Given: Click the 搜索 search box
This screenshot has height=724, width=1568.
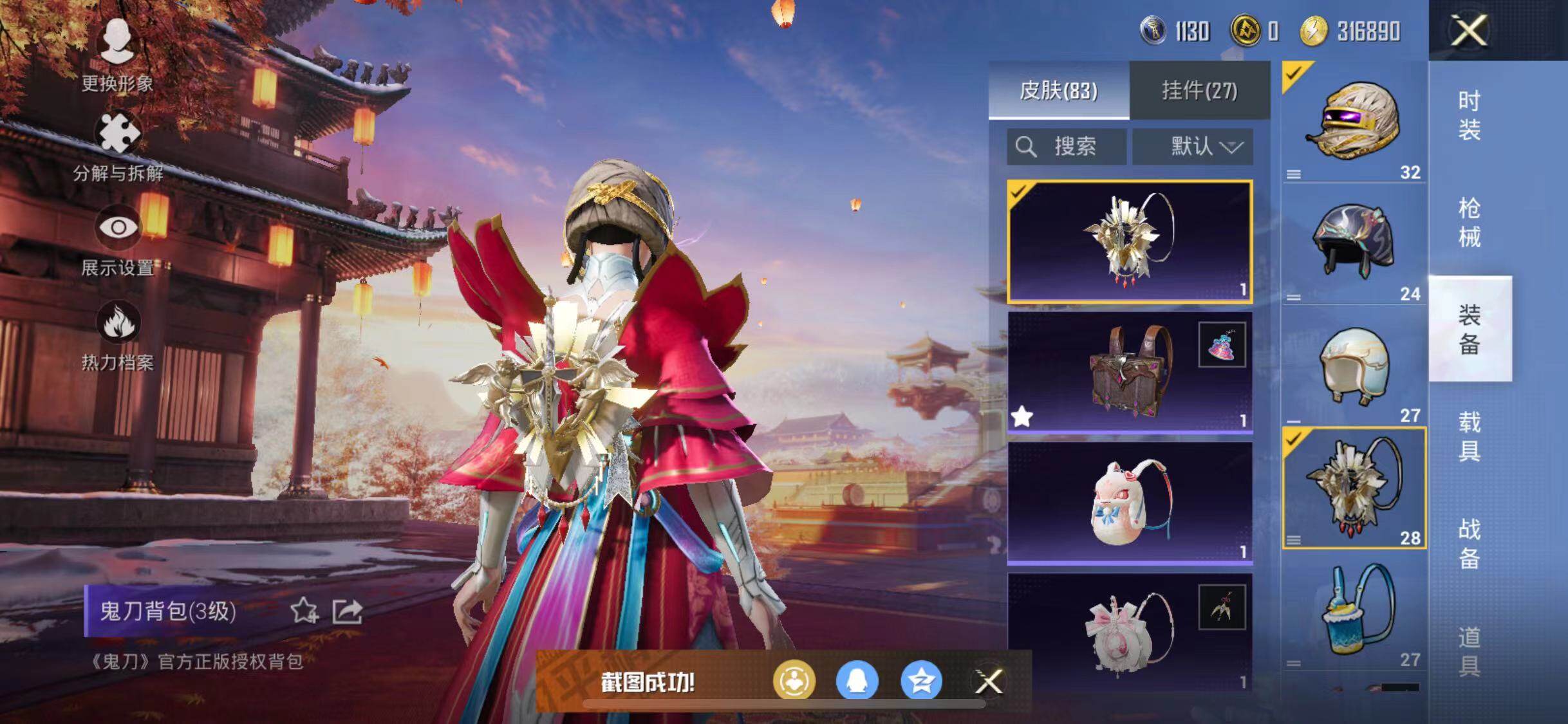Looking at the screenshot, I should 1067,147.
